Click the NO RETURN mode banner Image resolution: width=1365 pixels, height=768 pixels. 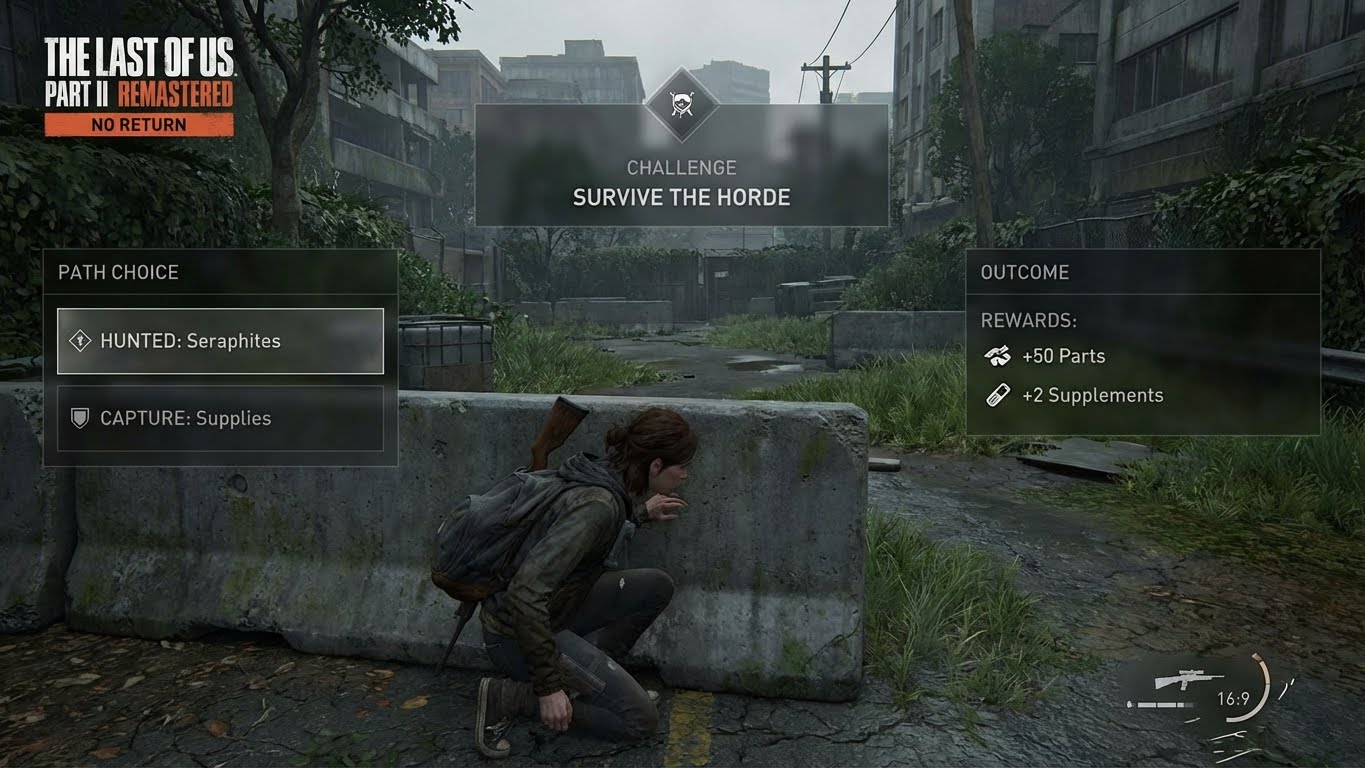point(140,124)
